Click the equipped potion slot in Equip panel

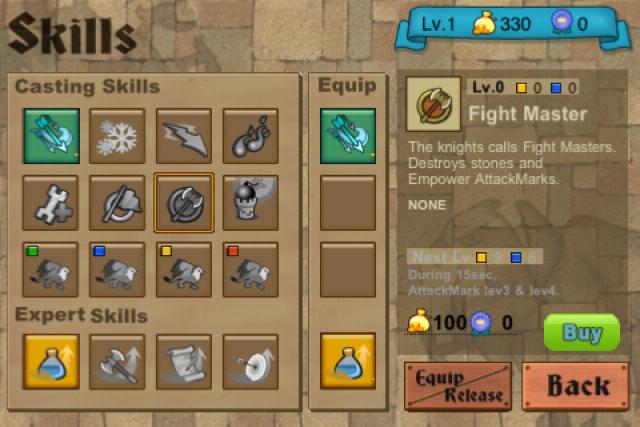(348, 360)
